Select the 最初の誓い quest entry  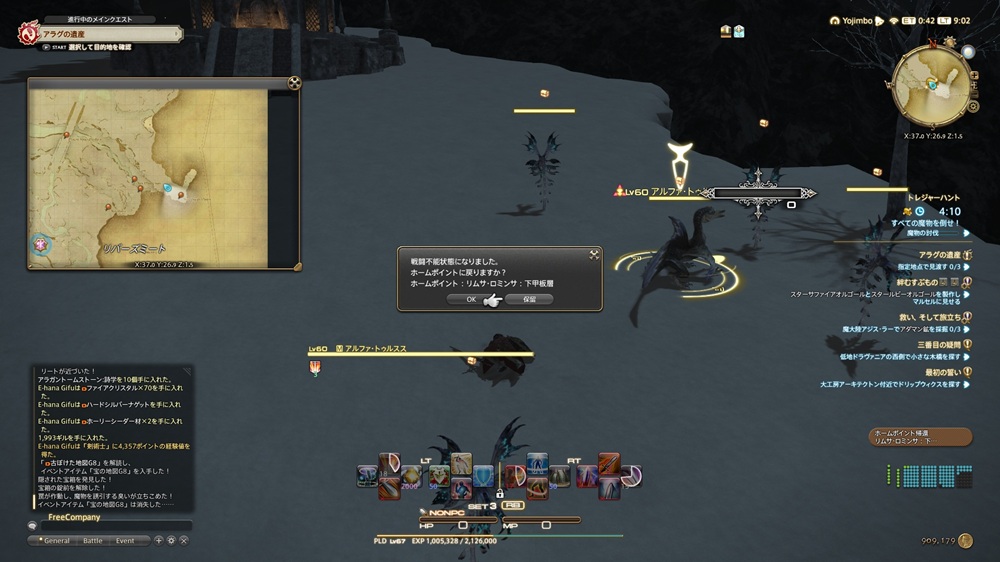tap(940, 371)
